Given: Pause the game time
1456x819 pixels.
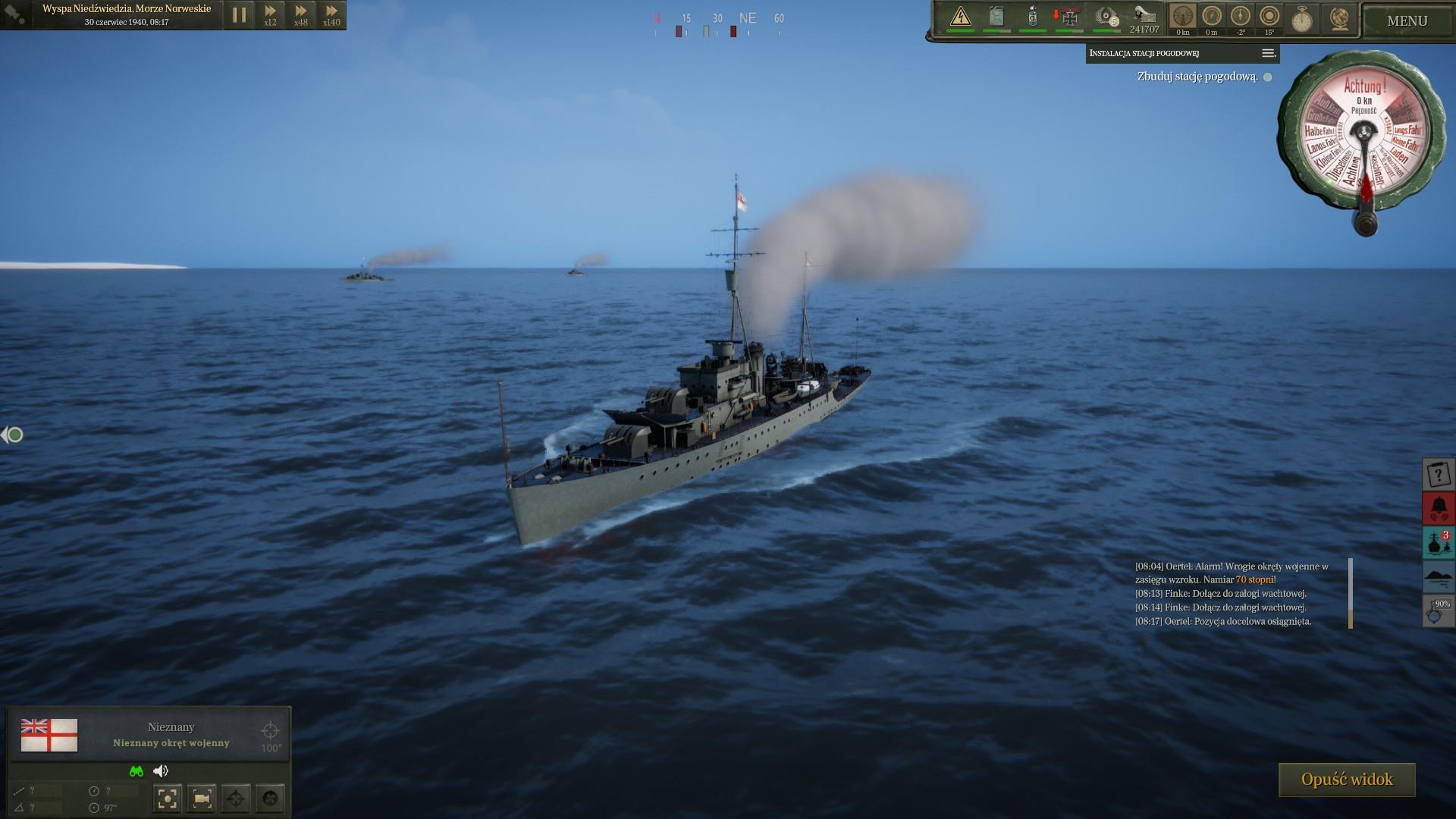Looking at the screenshot, I should tap(239, 15).
